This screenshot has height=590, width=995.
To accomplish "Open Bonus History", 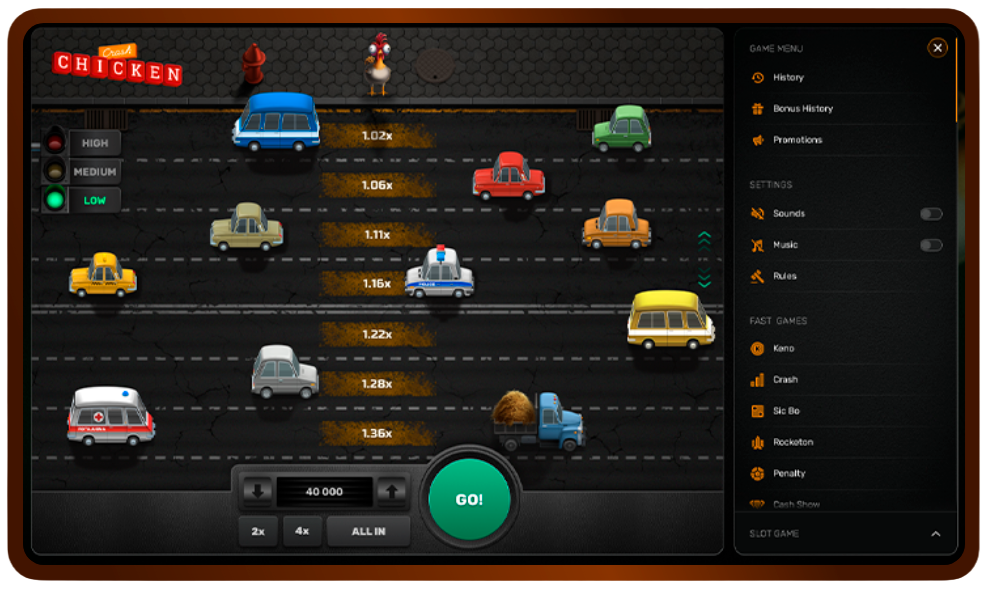I will tap(802, 108).
